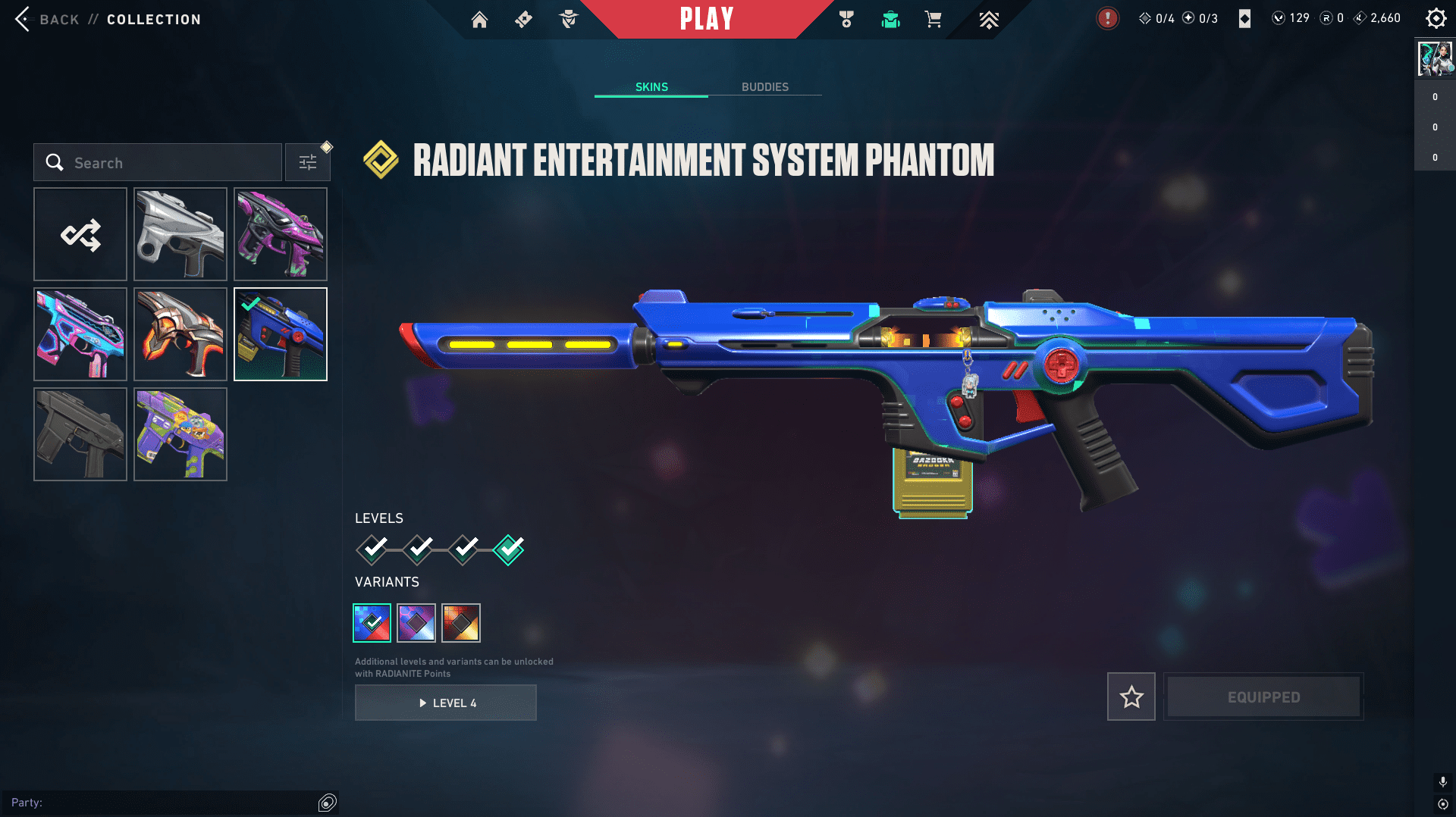The width and height of the screenshot is (1456, 817).
Task: Select the default black Phantom skin
Action: [x=80, y=434]
